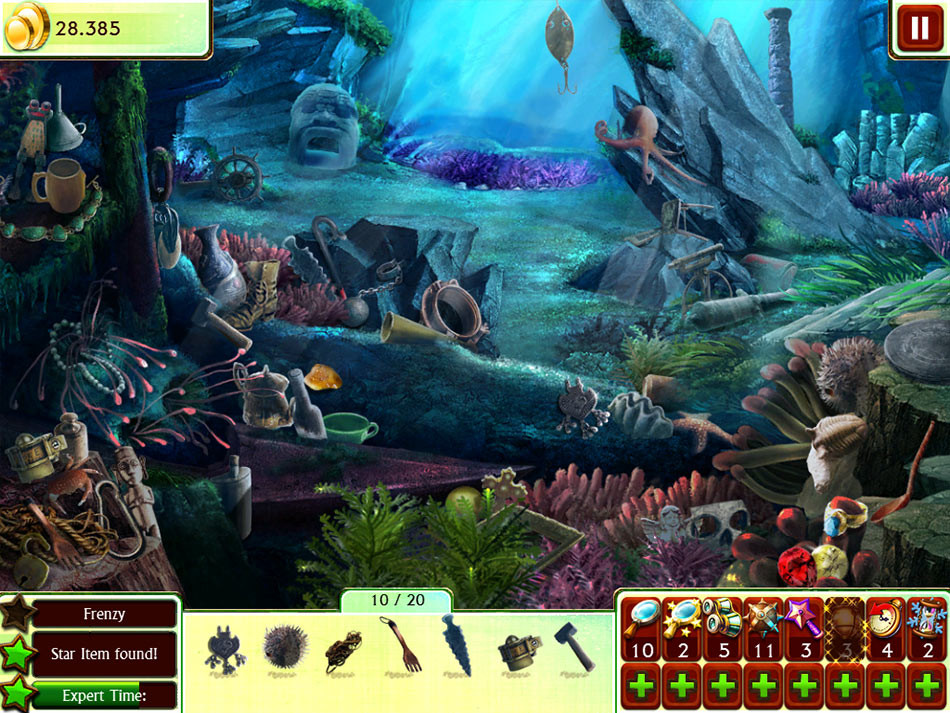Add more binoculars using its plus button
950x713 pixels.
point(724,687)
